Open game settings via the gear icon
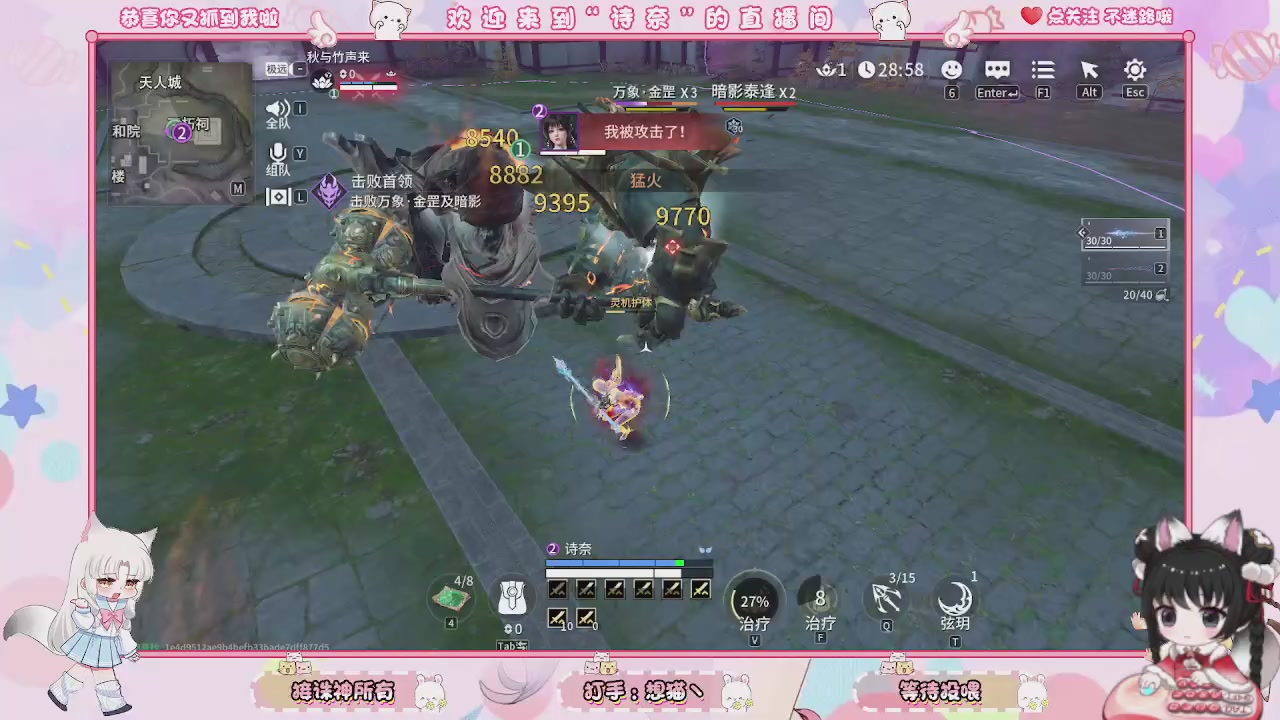The image size is (1280, 720). pyautogui.click(x=1135, y=70)
